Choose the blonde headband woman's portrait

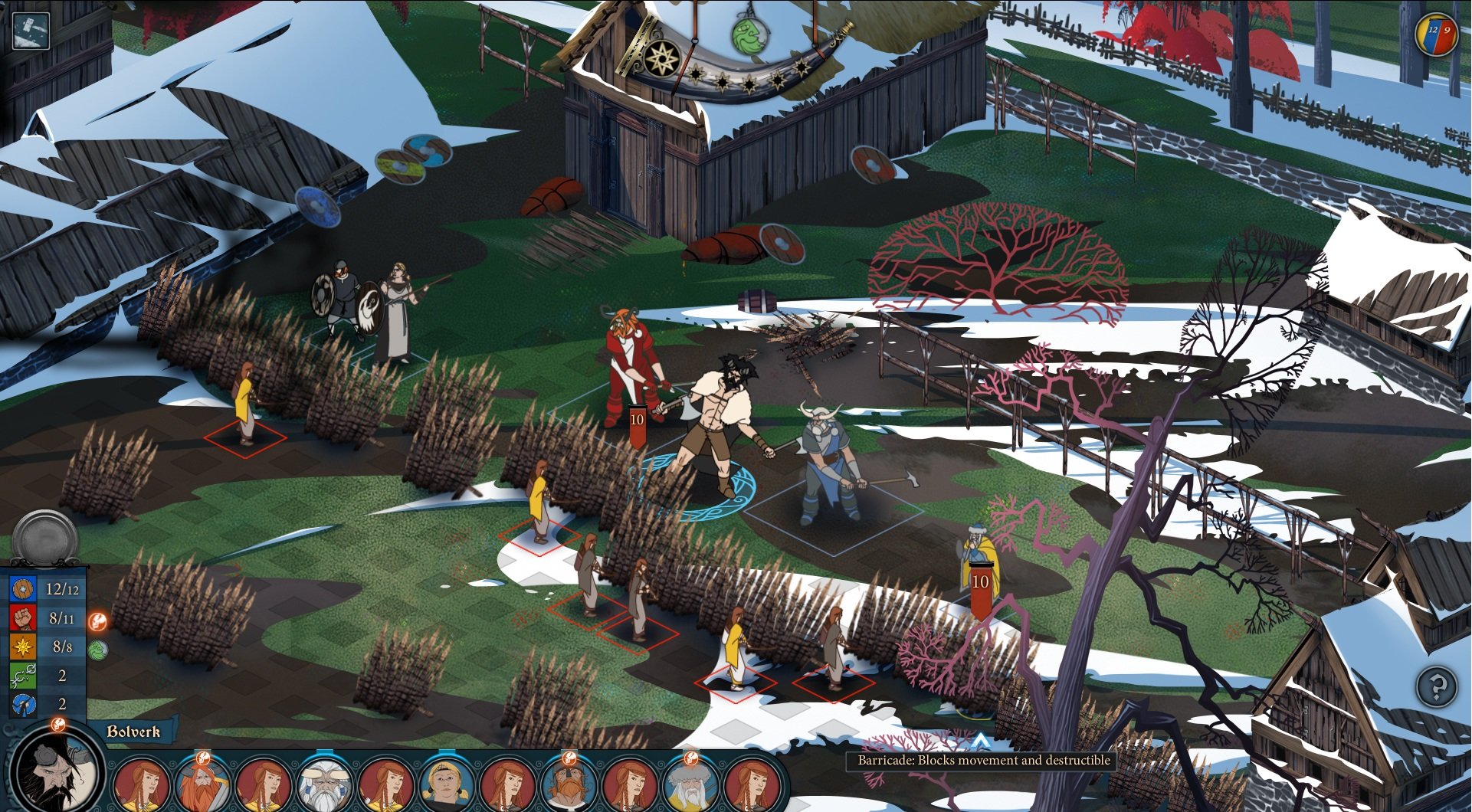[x=446, y=784]
